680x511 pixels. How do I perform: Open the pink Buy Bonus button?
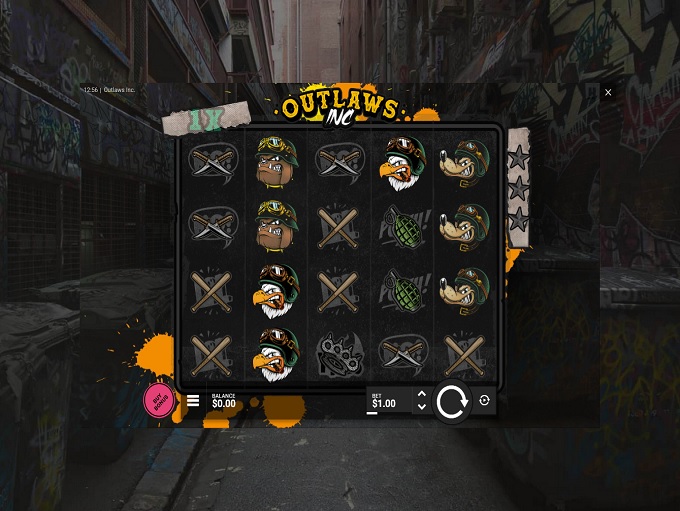tap(158, 401)
